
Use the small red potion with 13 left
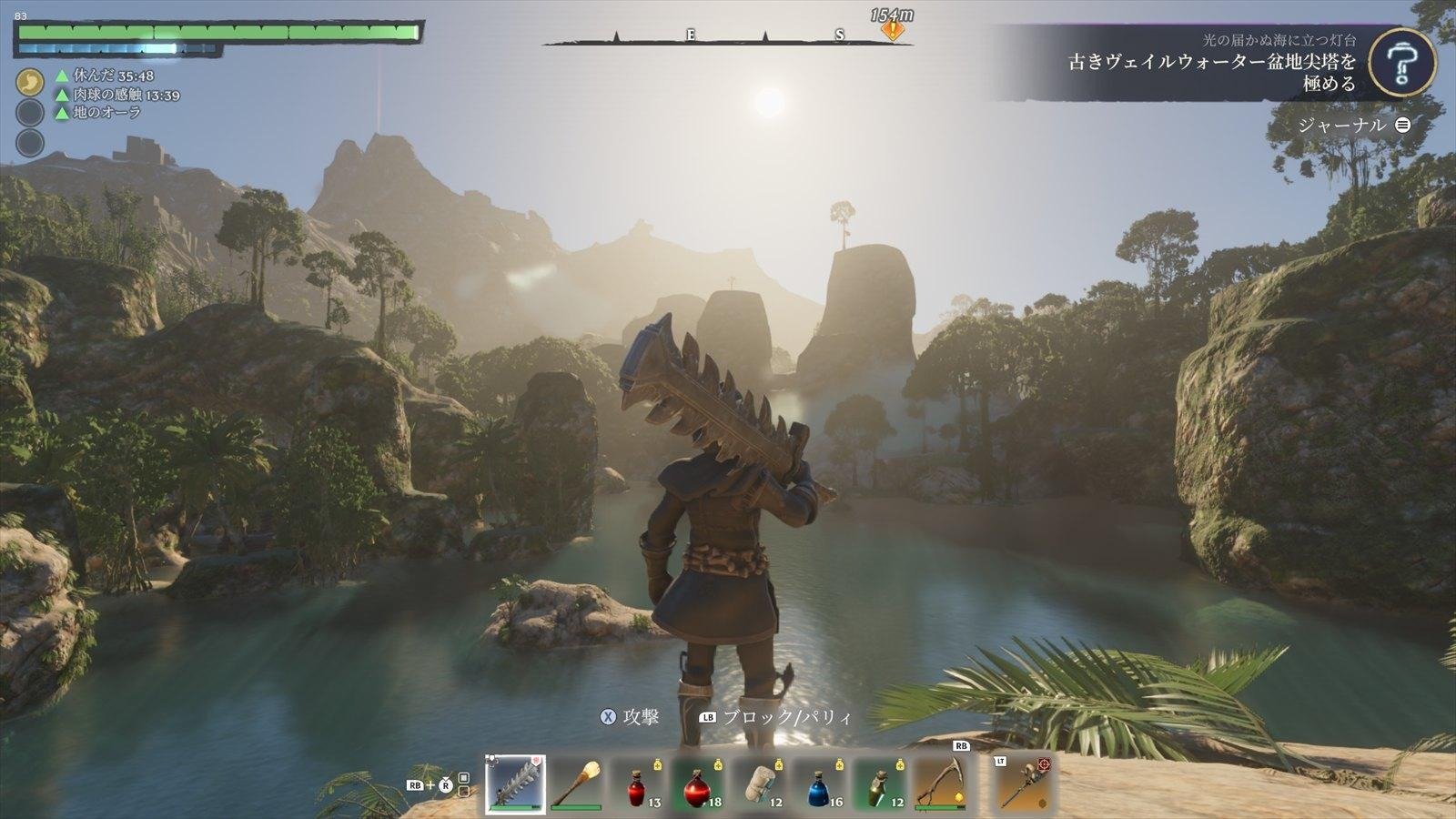[x=638, y=783]
